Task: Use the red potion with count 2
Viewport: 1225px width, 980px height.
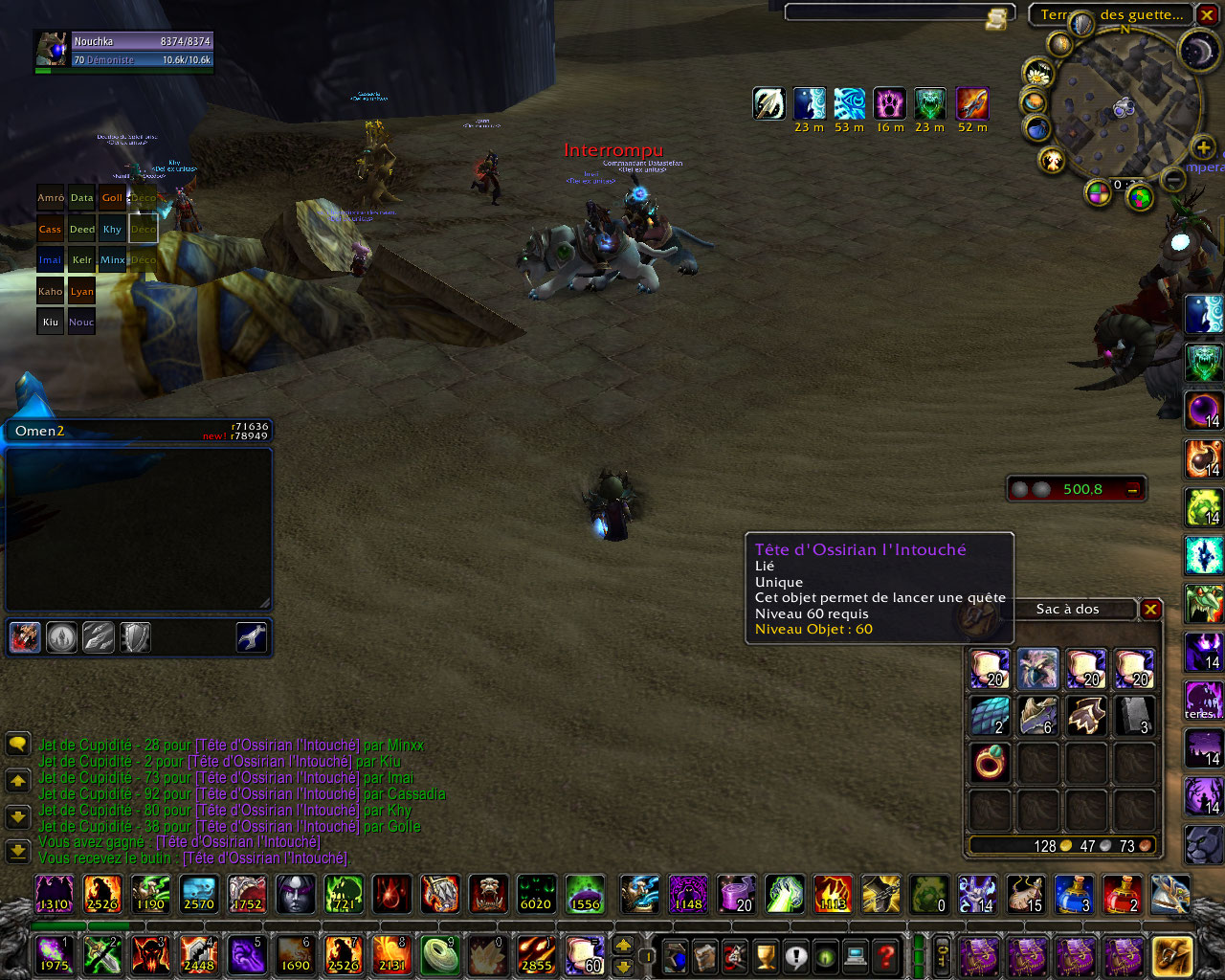Action: click(1122, 895)
